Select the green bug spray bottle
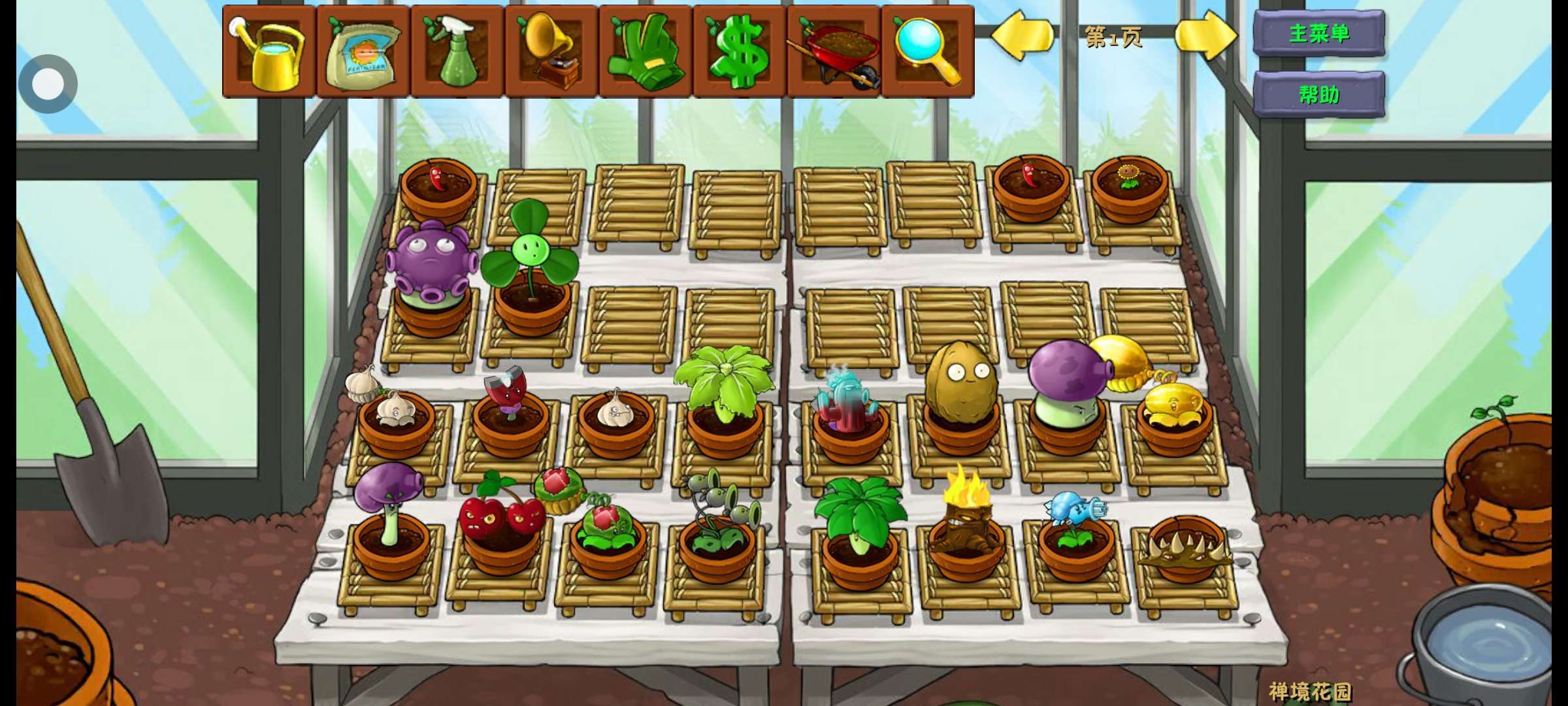This screenshot has height=706, width=1568. pyautogui.click(x=457, y=52)
